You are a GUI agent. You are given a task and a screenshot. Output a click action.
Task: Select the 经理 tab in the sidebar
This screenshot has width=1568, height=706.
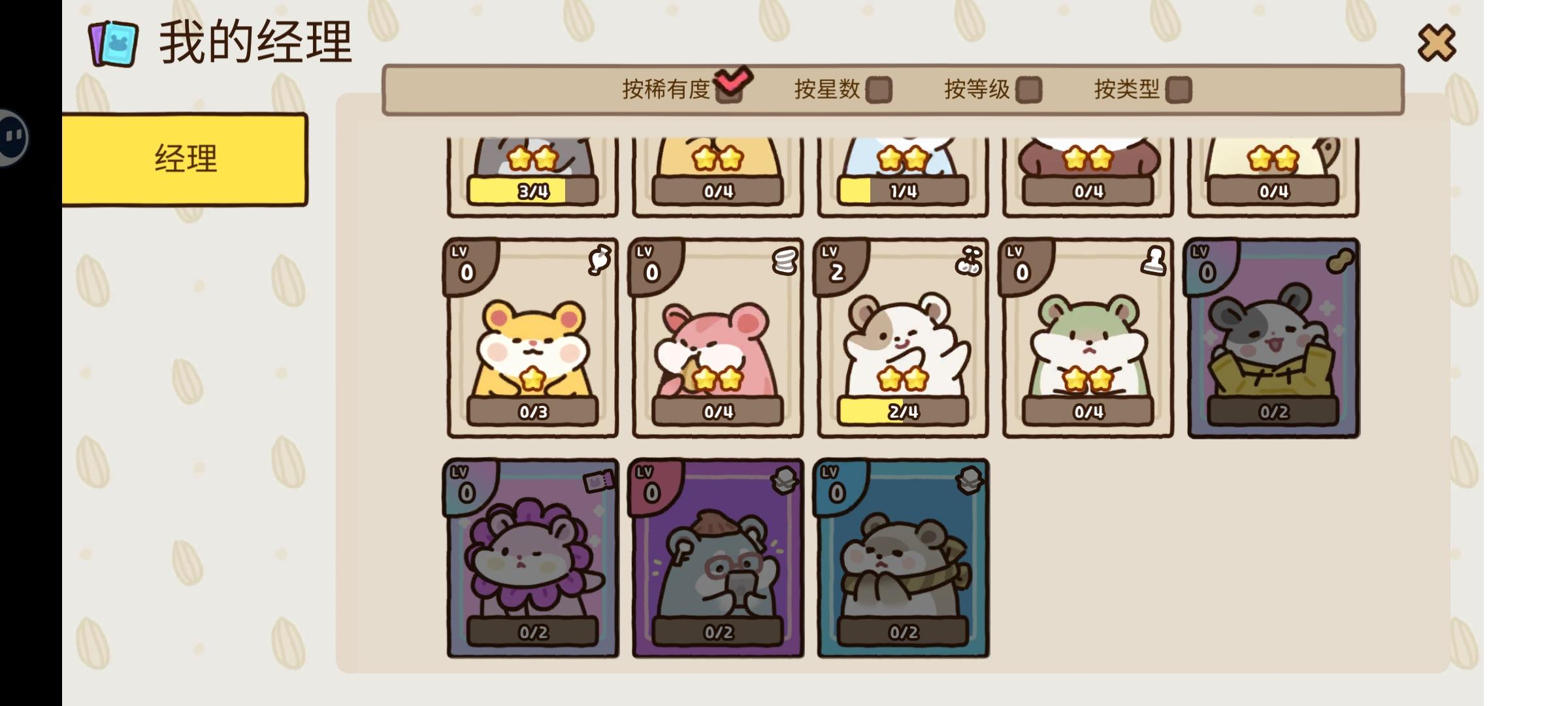[185, 160]
